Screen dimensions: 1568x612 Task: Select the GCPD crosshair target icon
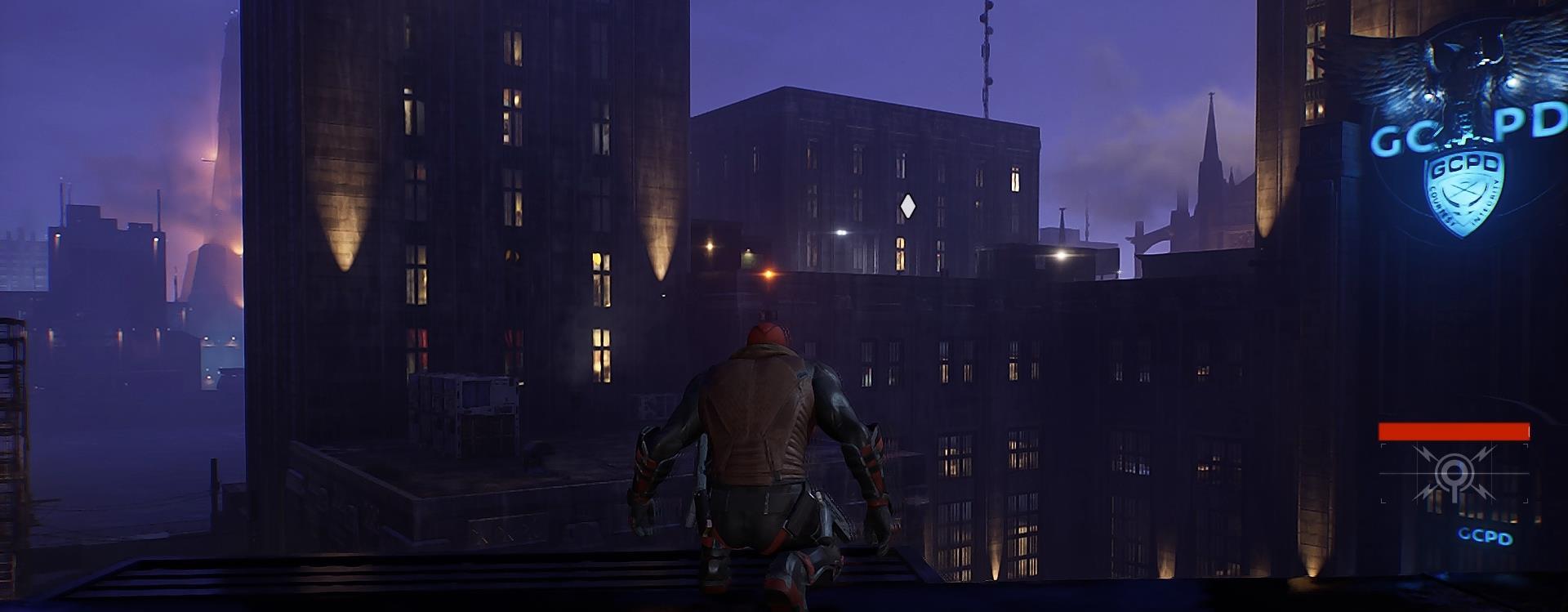[x=1453, y=474]
